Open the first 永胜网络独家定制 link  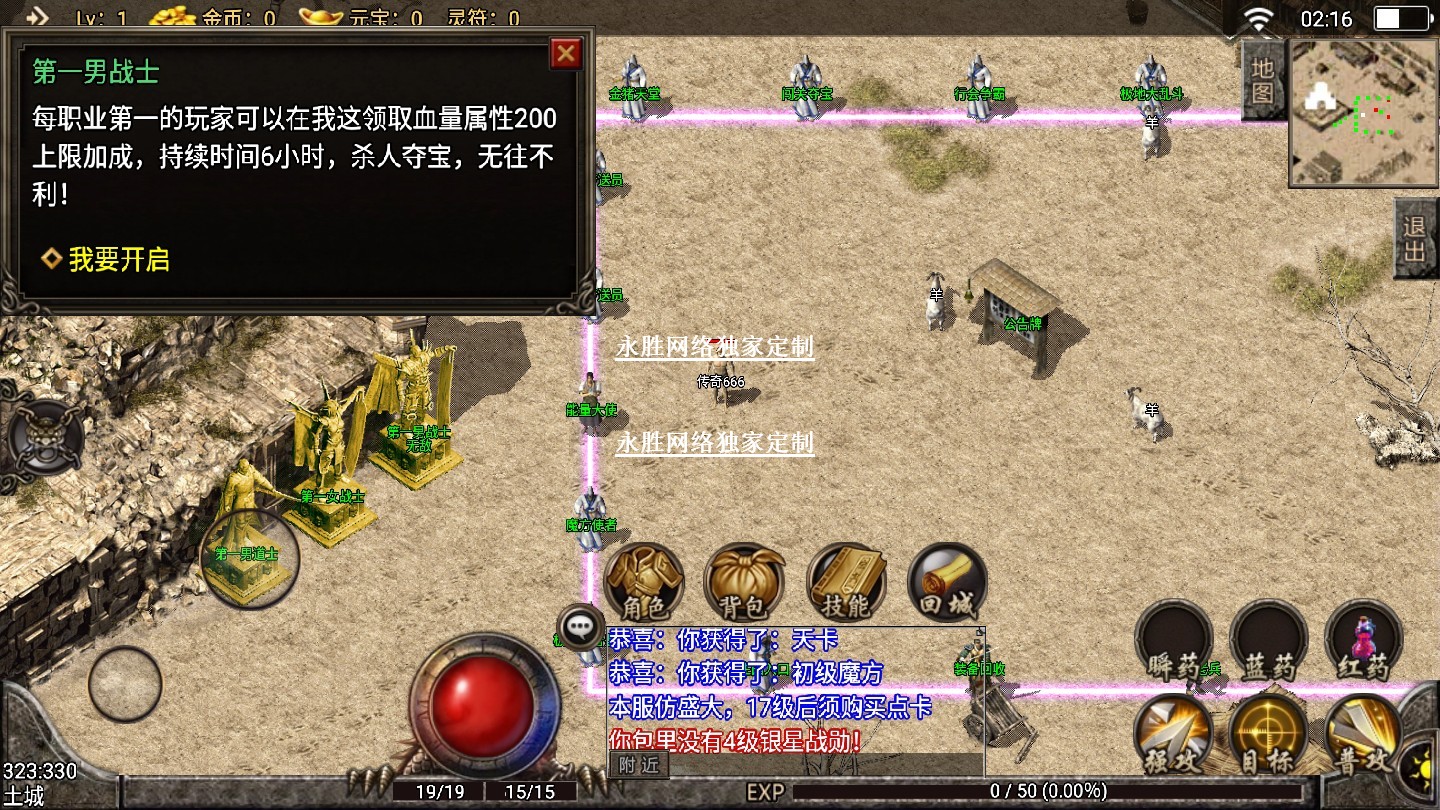[x=714, y=347]
